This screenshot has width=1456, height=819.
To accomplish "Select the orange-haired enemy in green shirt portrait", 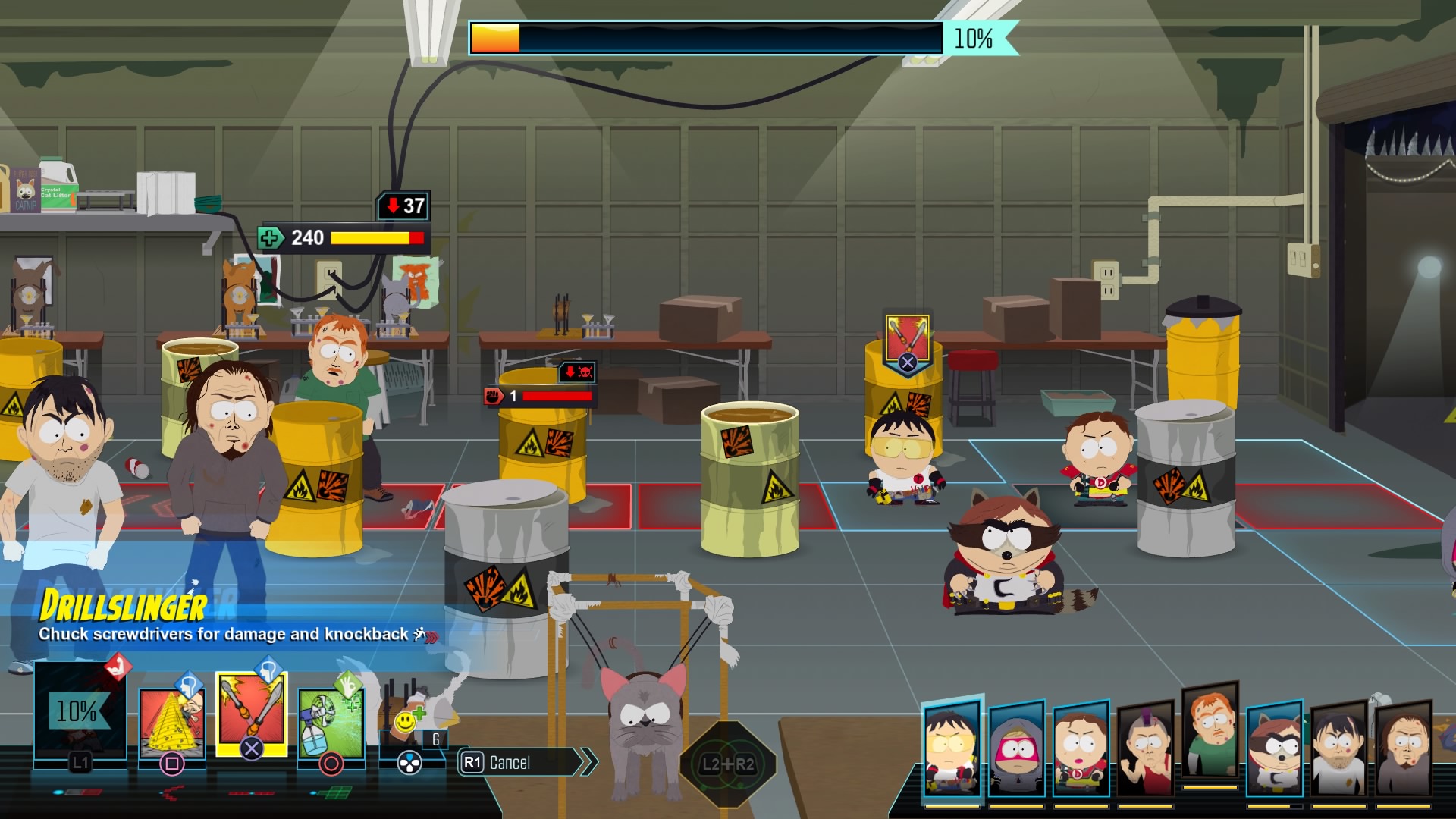I will click(1210, 732).
